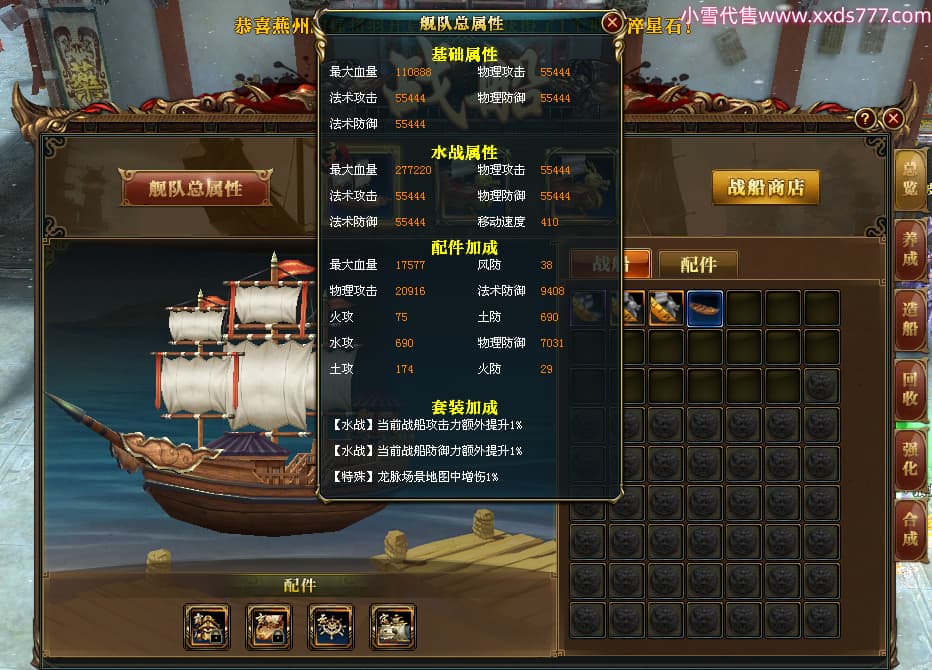
Task: Open the help question mark button
Action: [866, 119]
